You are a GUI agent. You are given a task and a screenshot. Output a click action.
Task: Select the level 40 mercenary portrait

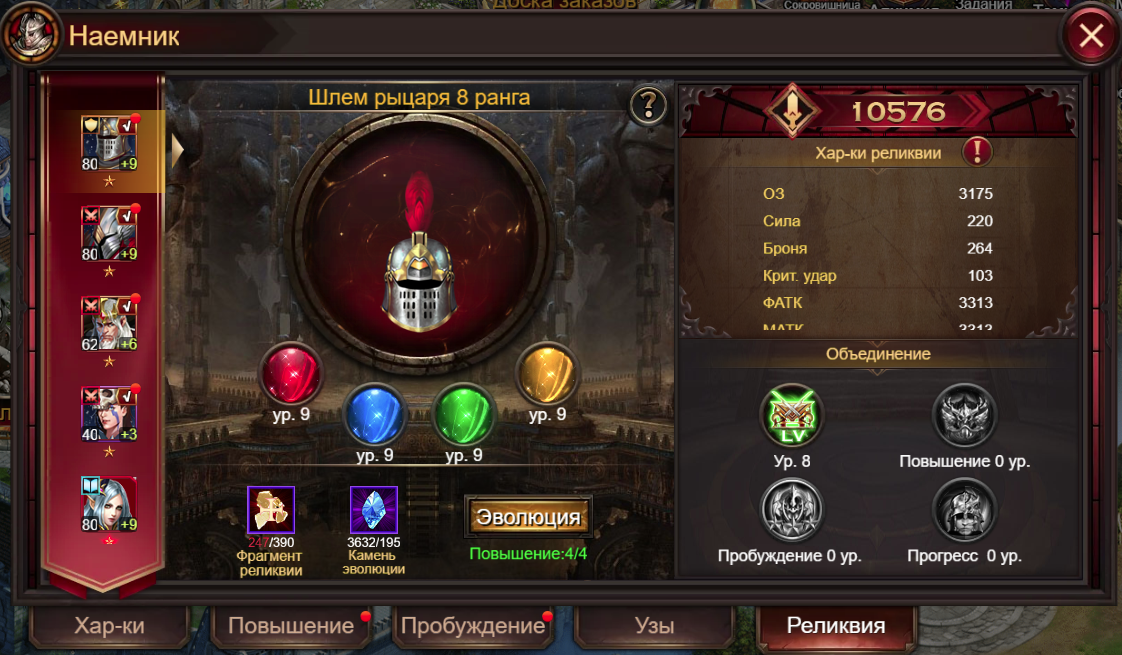point(108,413)
